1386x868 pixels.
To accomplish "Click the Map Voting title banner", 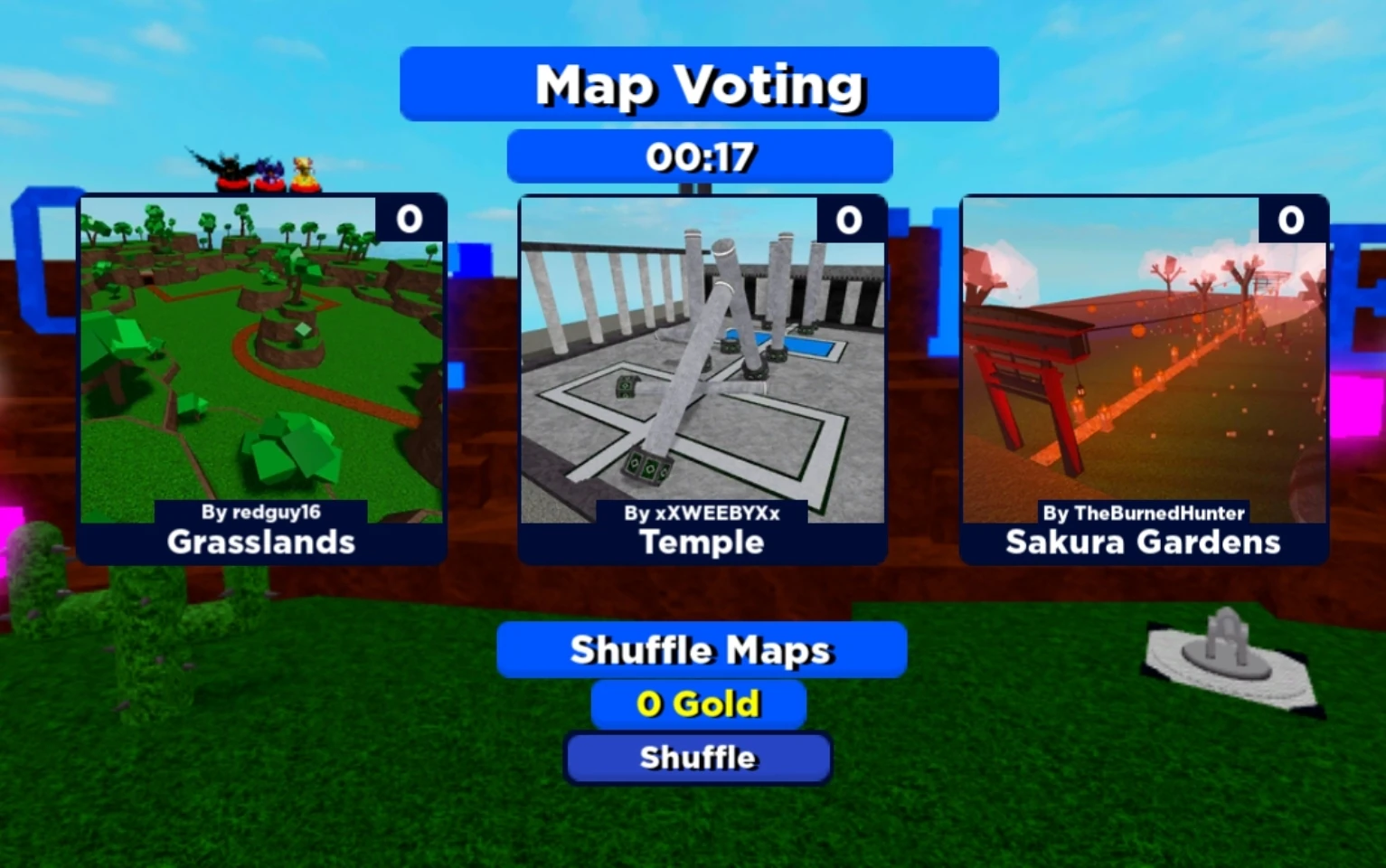I will tap(699, 84).
